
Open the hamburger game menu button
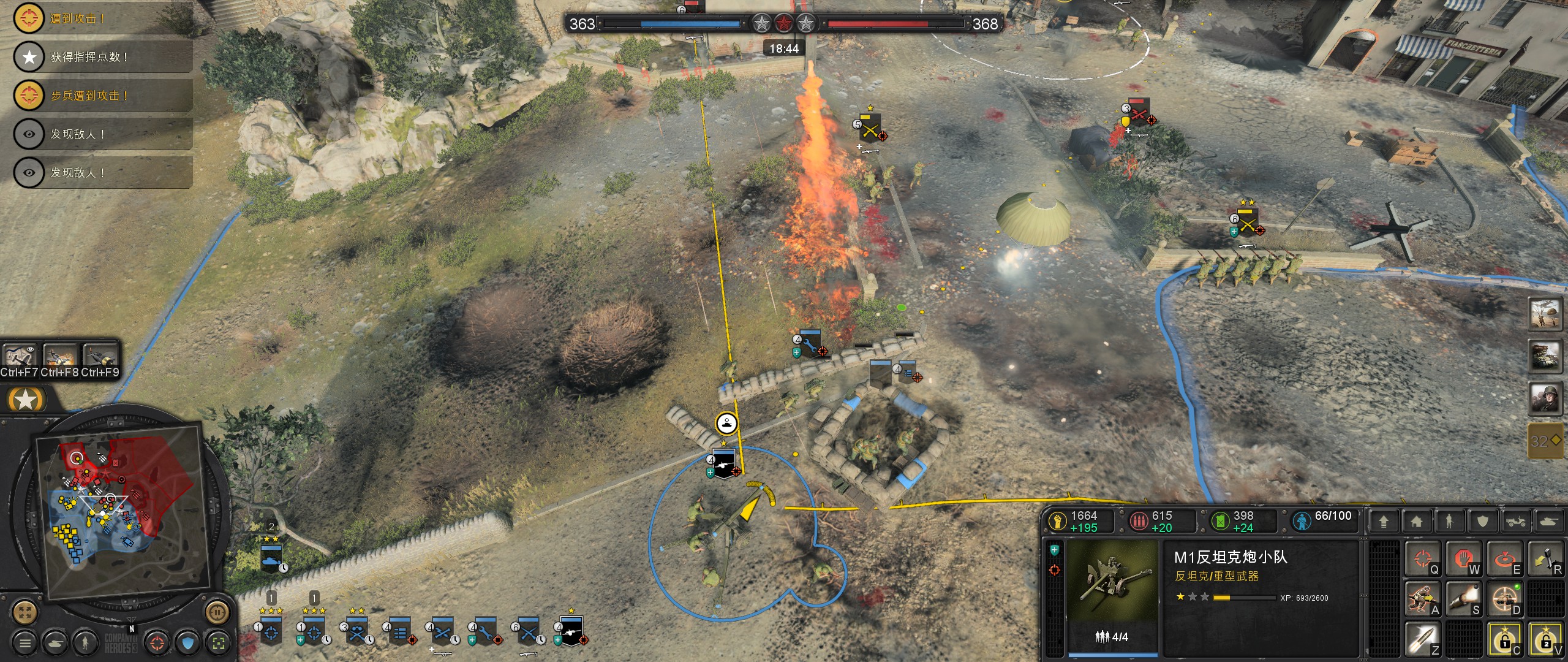(25, 643)
